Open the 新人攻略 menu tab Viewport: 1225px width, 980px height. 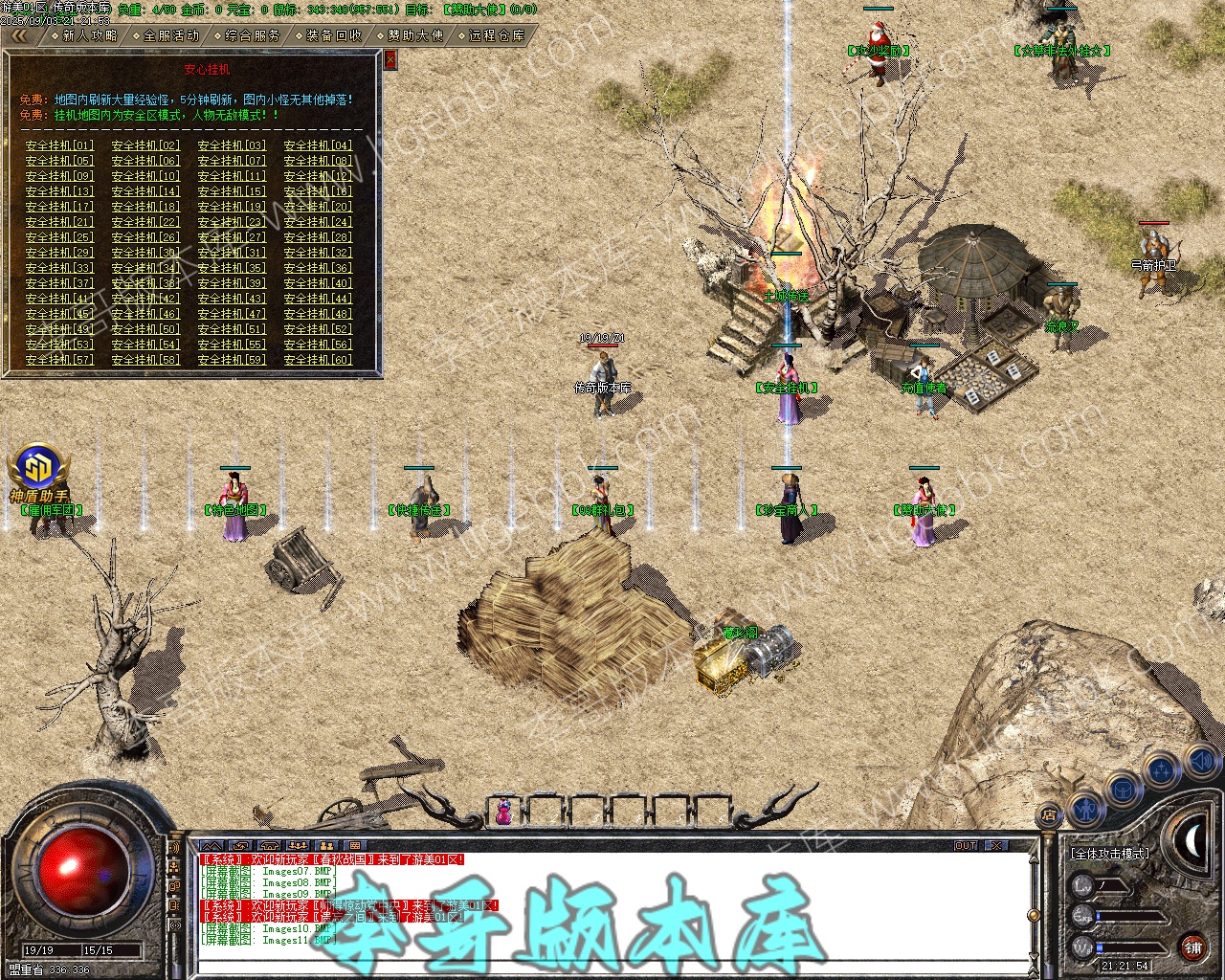90,35
